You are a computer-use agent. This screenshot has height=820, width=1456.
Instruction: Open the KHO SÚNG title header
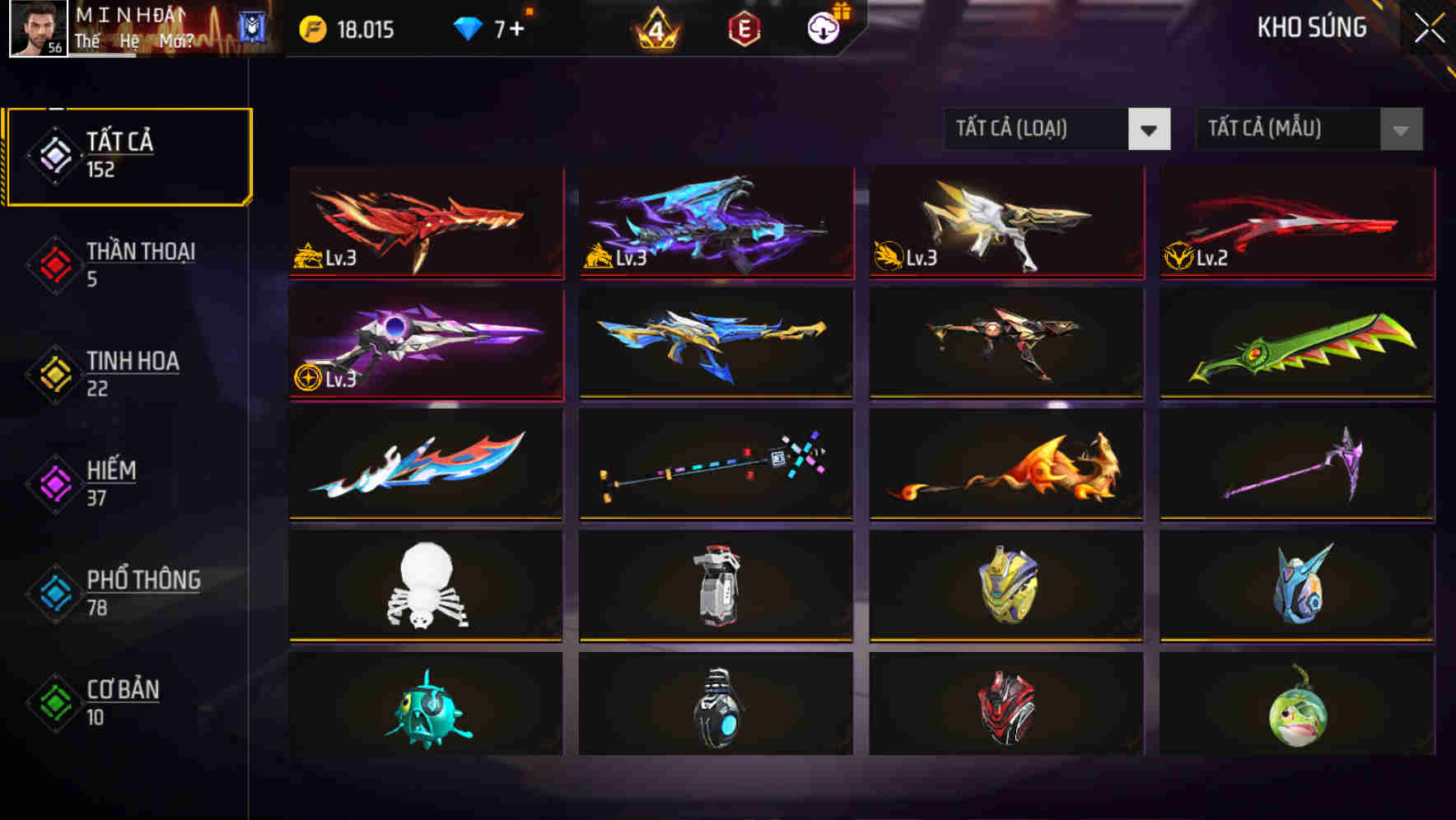point(1312,27)
